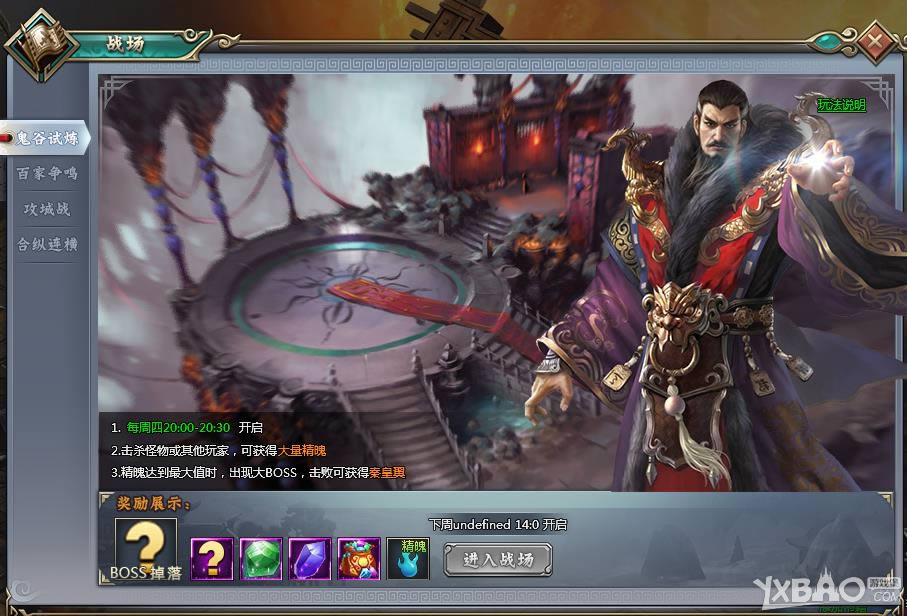
Task: Select the green gem reward icon
Action: (x=261, y=559)
